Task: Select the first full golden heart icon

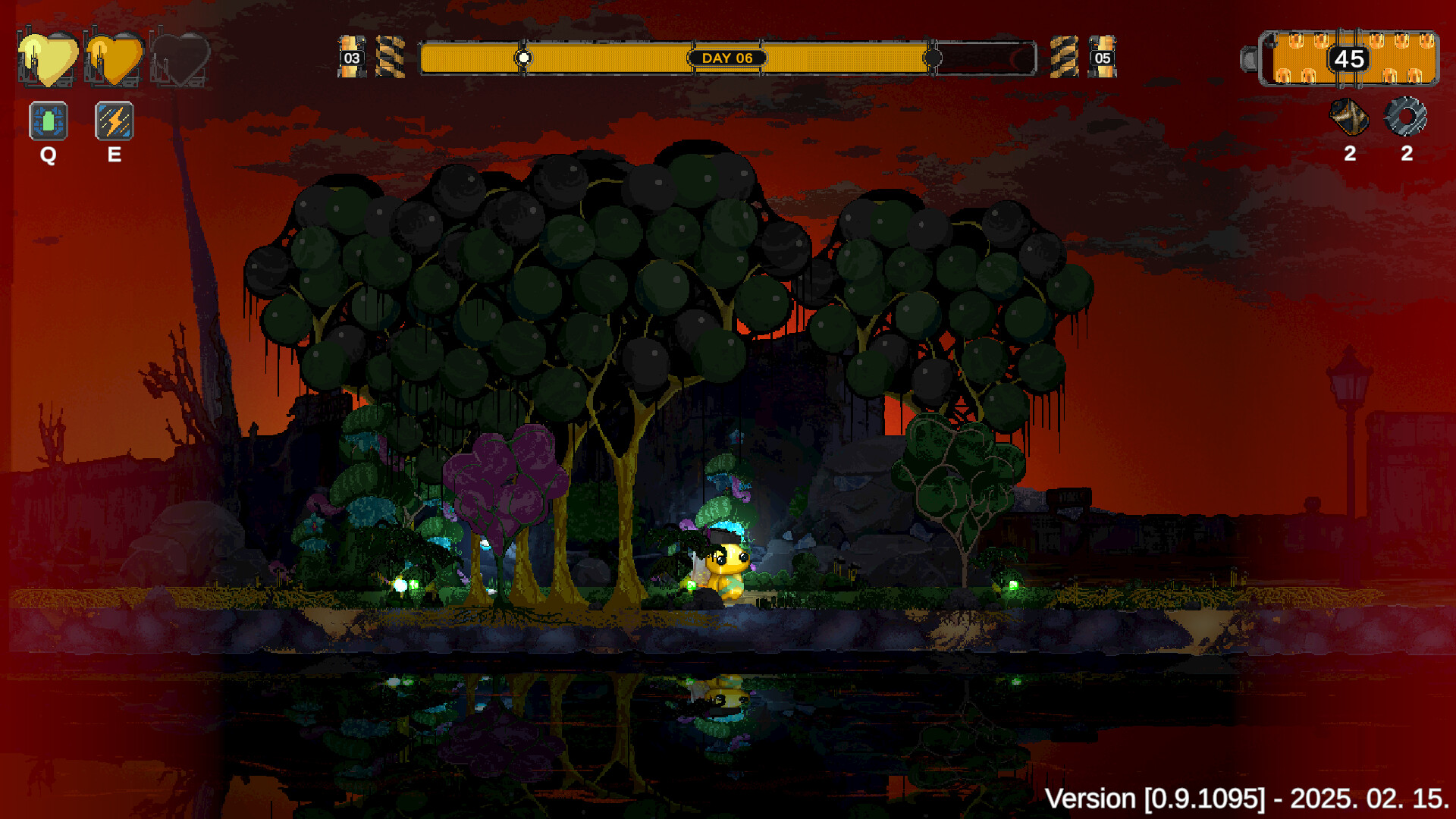Action: pos(47,57)
